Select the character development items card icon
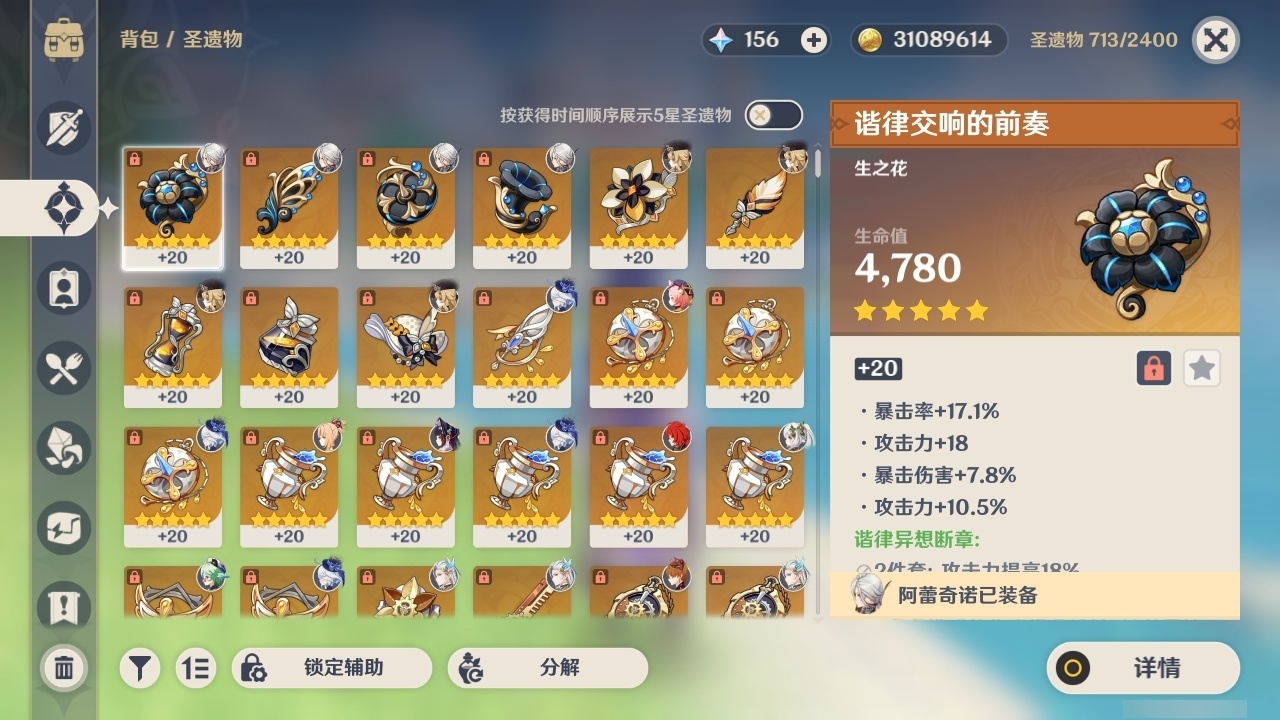This screenshot has width=1280, height=720. point(64,287)
